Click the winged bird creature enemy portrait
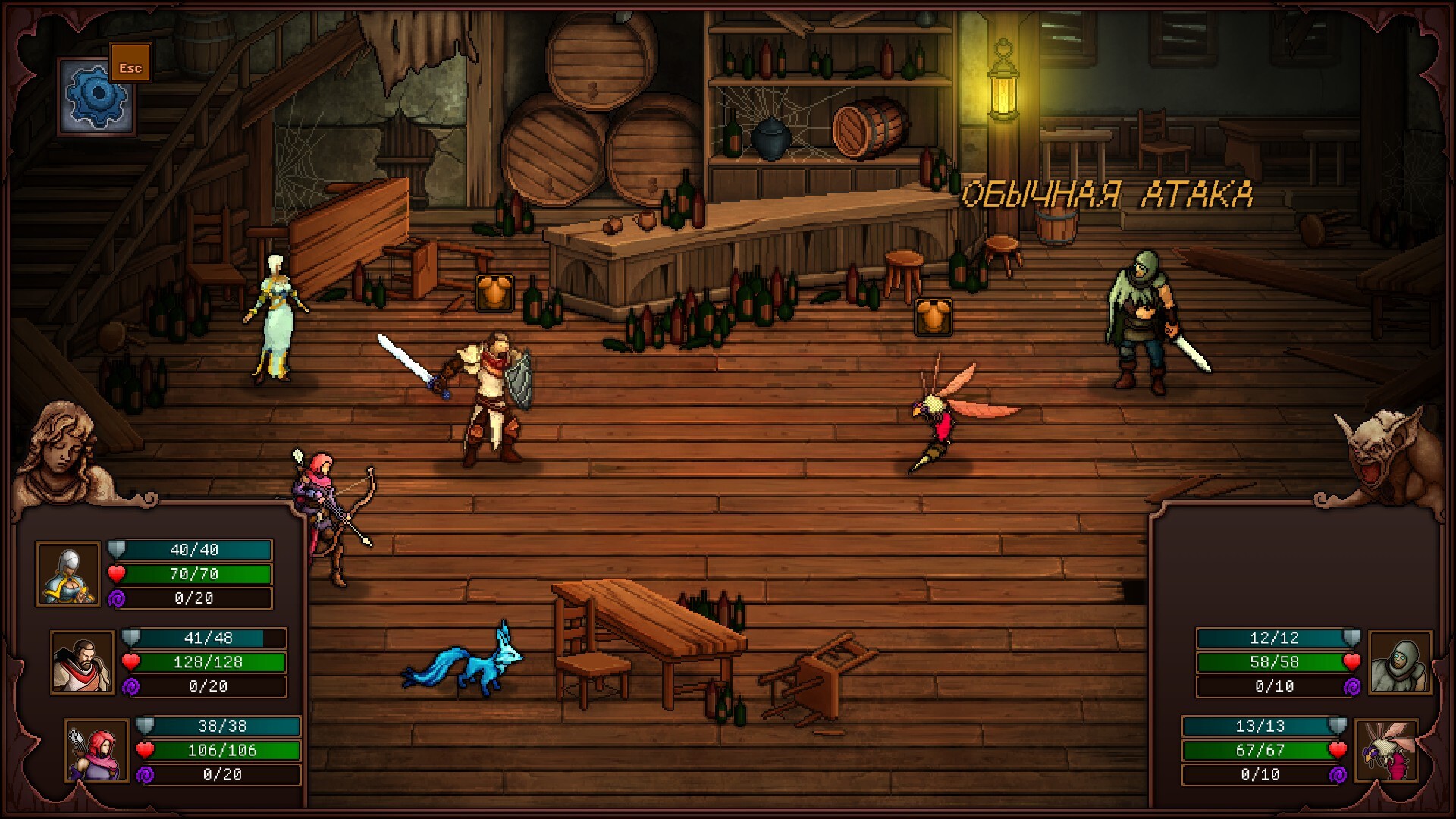The width and height of the screenshot is (1456, 819). 1385,751
